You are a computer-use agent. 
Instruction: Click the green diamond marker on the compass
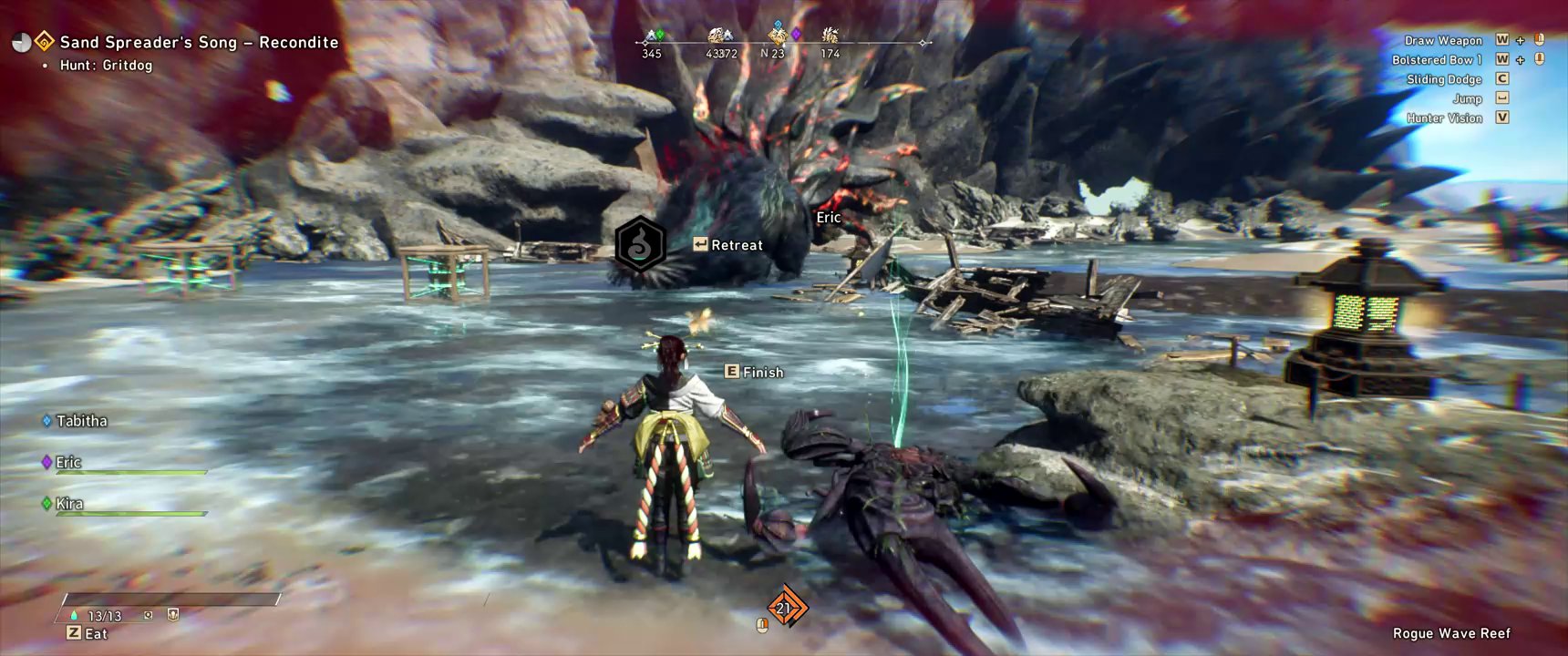[x=660, y=35]
